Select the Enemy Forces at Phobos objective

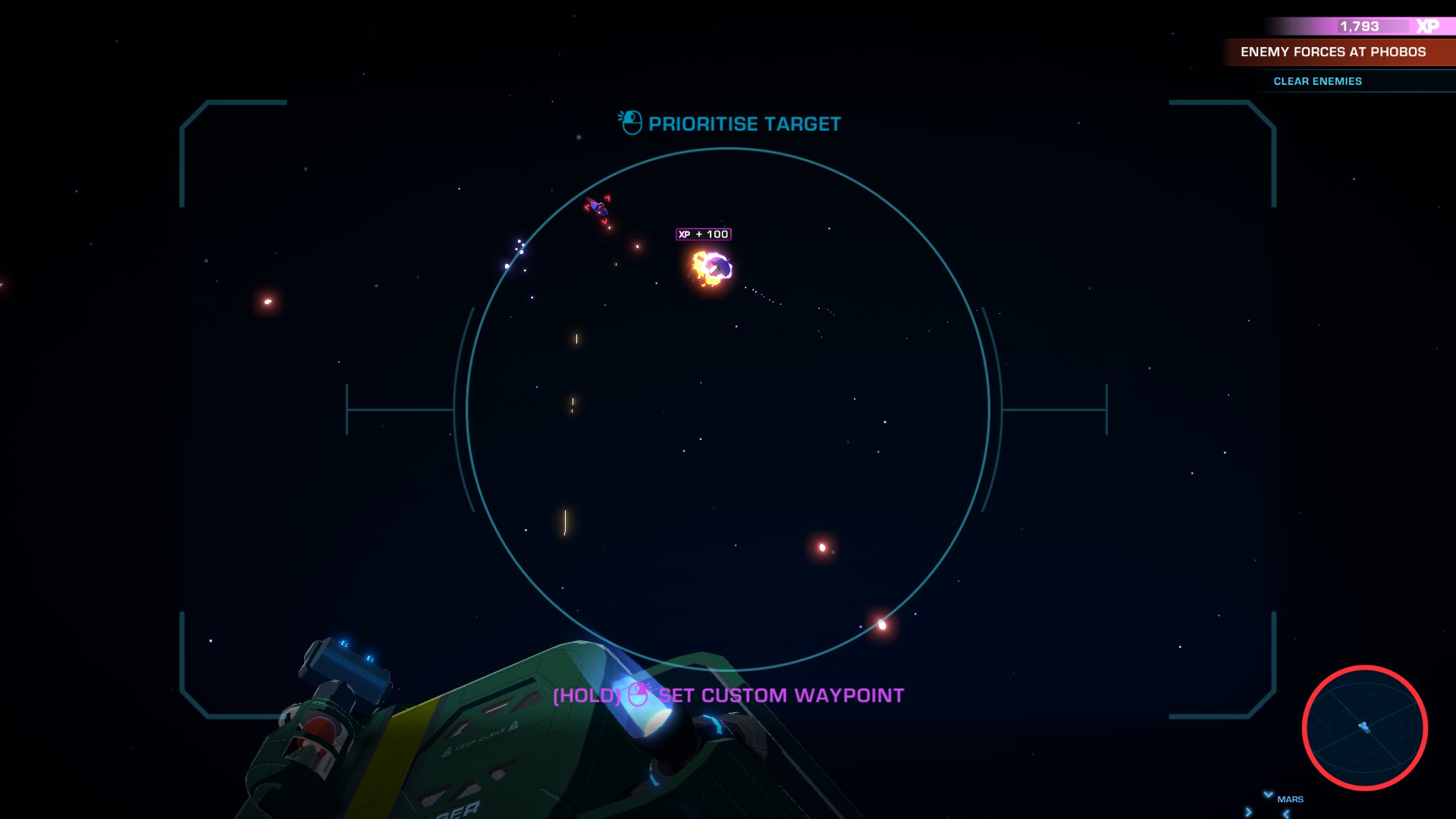pos(1332,52)
